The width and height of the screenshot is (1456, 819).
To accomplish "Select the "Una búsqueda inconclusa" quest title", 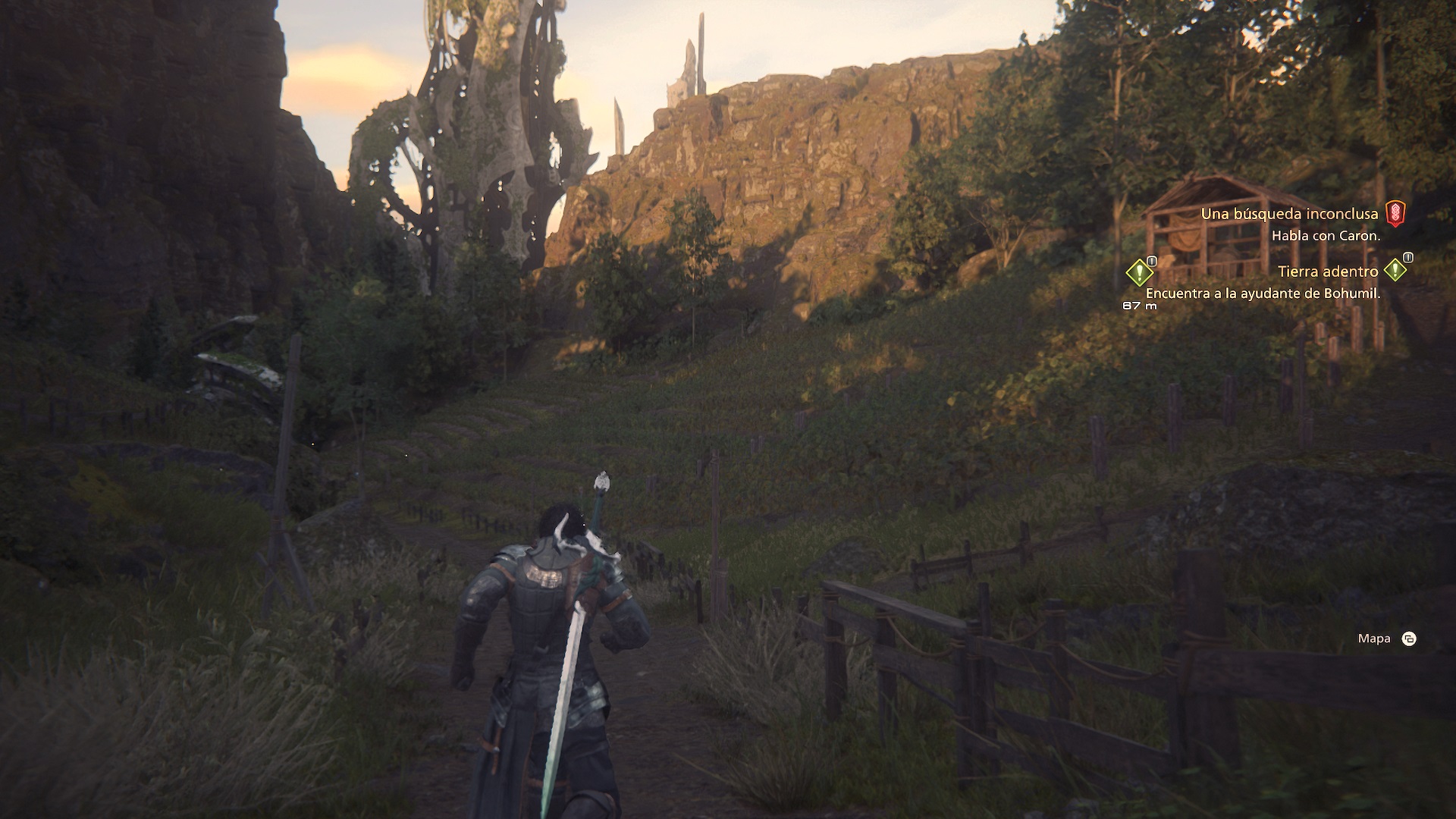I will coord(1289,214).
